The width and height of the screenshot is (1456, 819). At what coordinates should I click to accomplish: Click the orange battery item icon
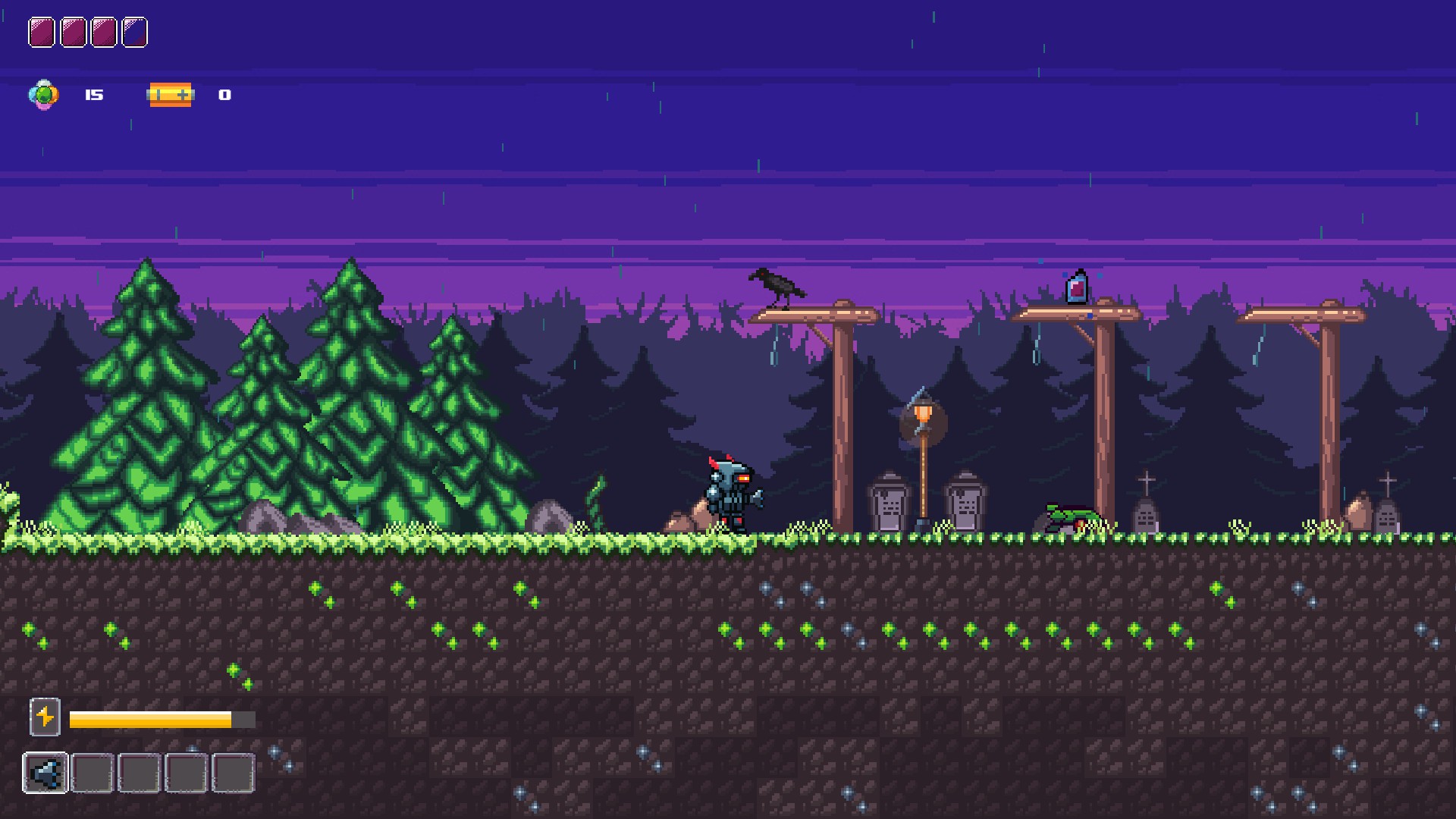pos(171,95)
